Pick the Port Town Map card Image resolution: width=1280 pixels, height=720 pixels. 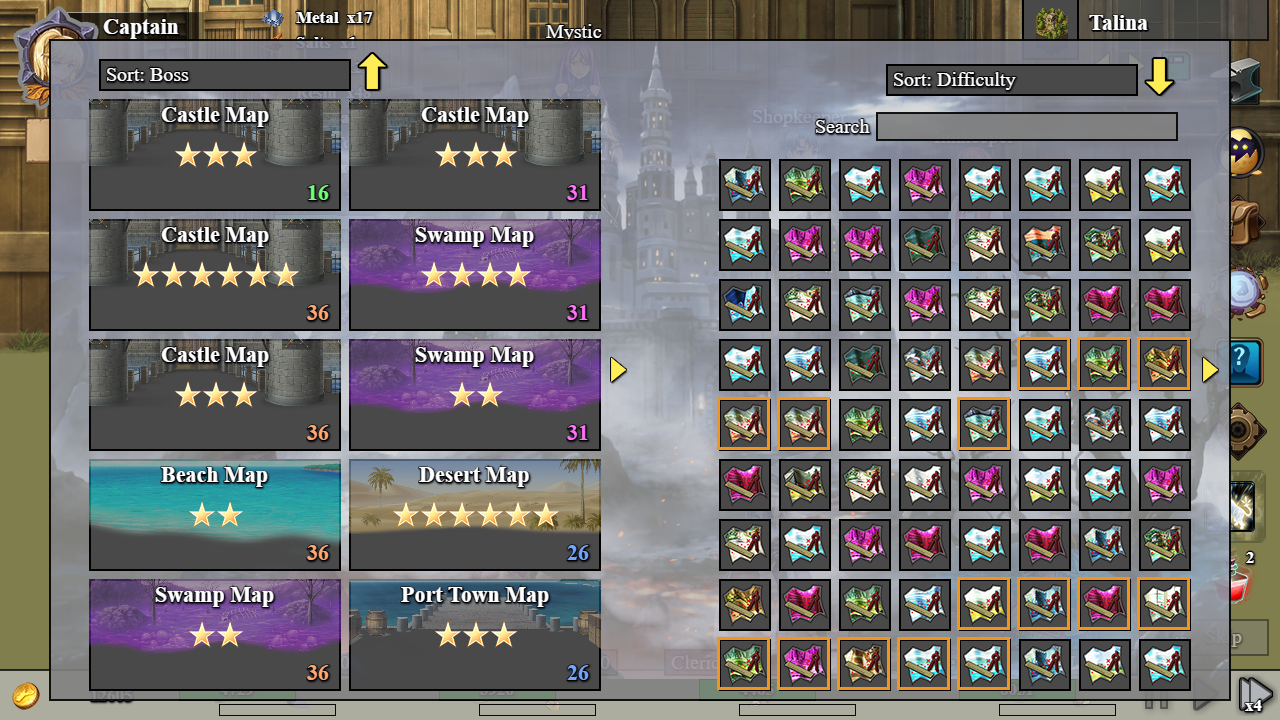(x=475, y=634)
